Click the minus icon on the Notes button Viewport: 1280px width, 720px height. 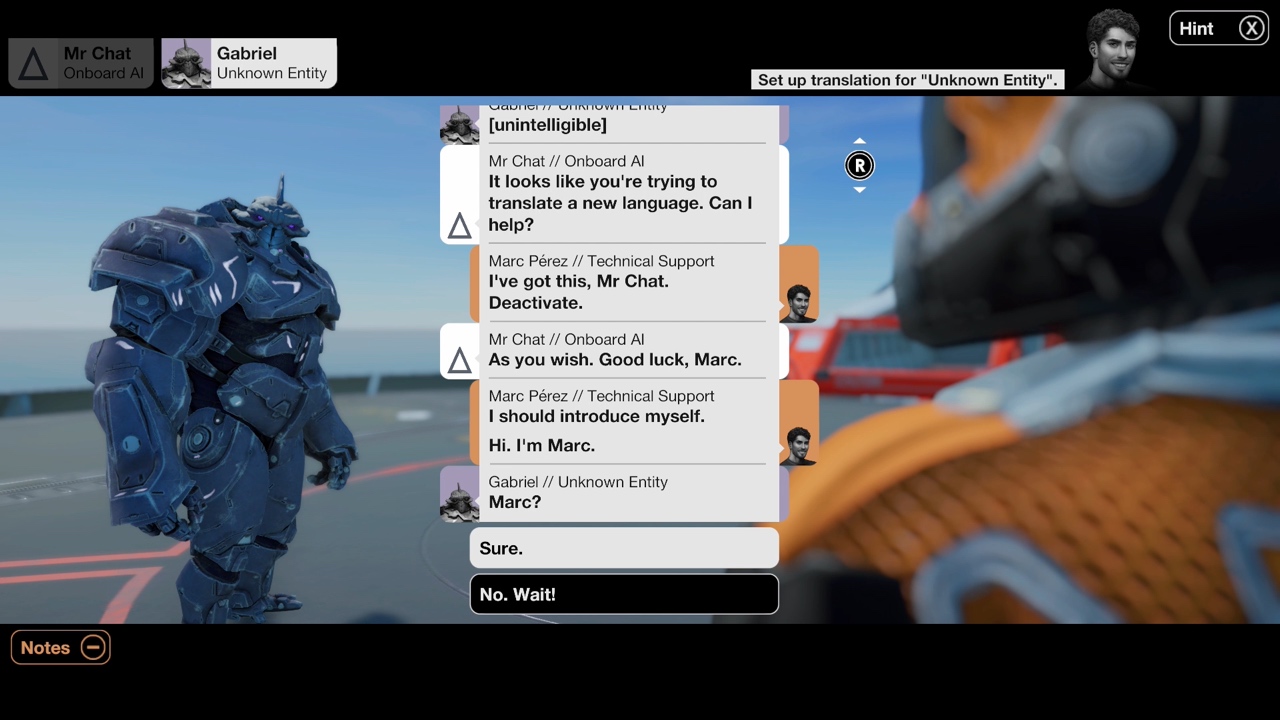click(x=93, y=647)
